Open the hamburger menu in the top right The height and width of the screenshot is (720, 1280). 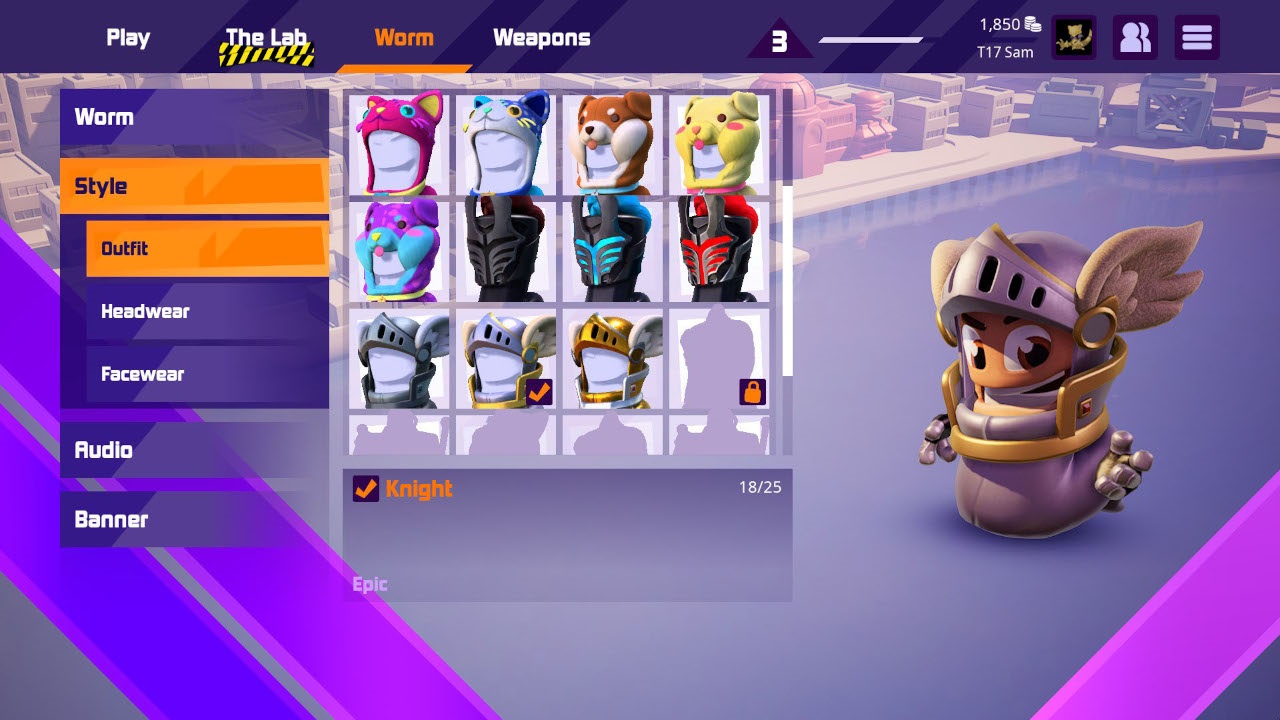click(1196, 37)
